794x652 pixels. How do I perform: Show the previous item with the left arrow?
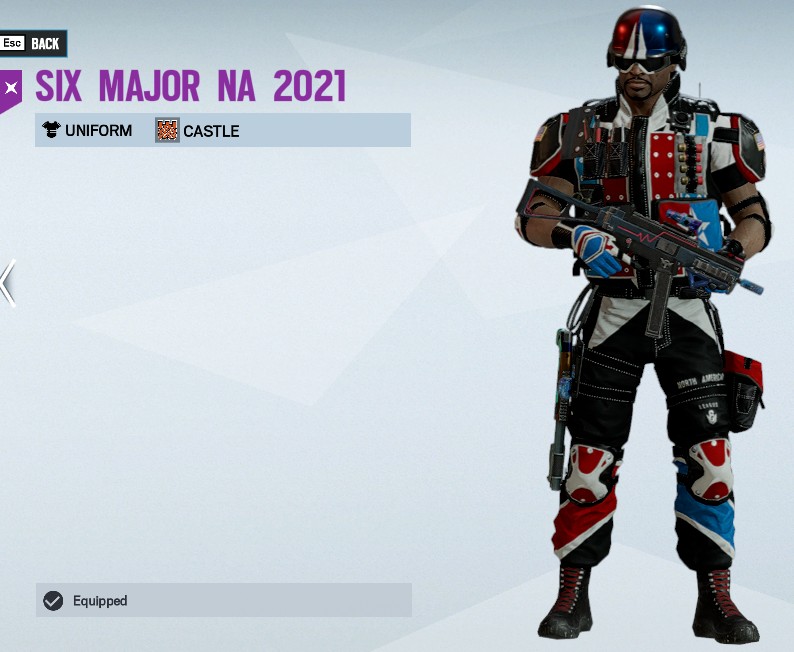8,283
